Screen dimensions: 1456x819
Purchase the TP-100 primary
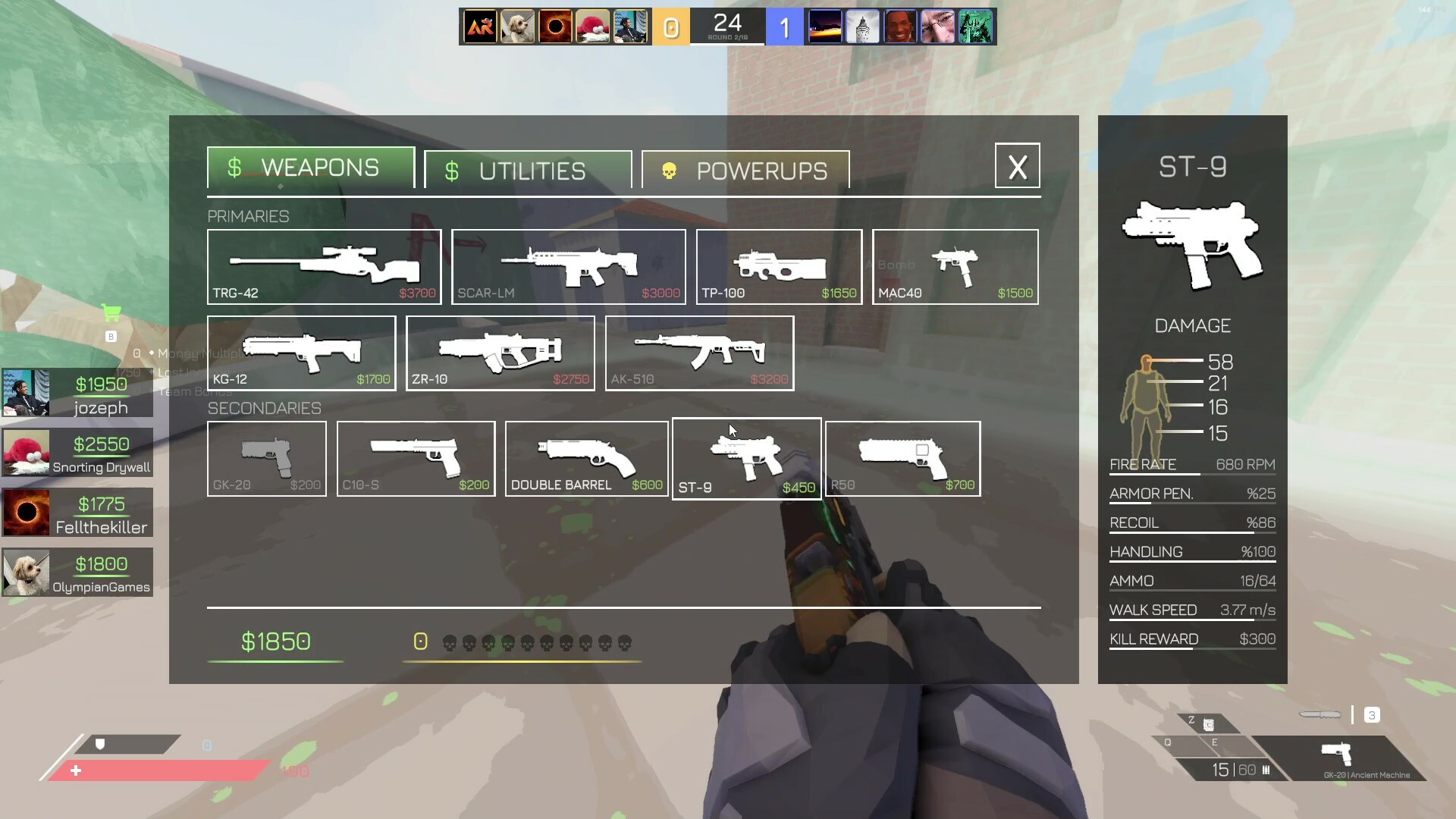click(x=778, y=266)
